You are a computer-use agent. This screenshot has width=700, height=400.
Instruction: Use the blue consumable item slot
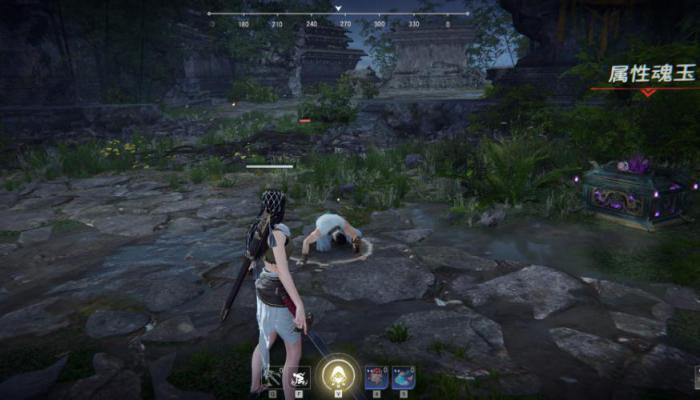coord(403,377)
